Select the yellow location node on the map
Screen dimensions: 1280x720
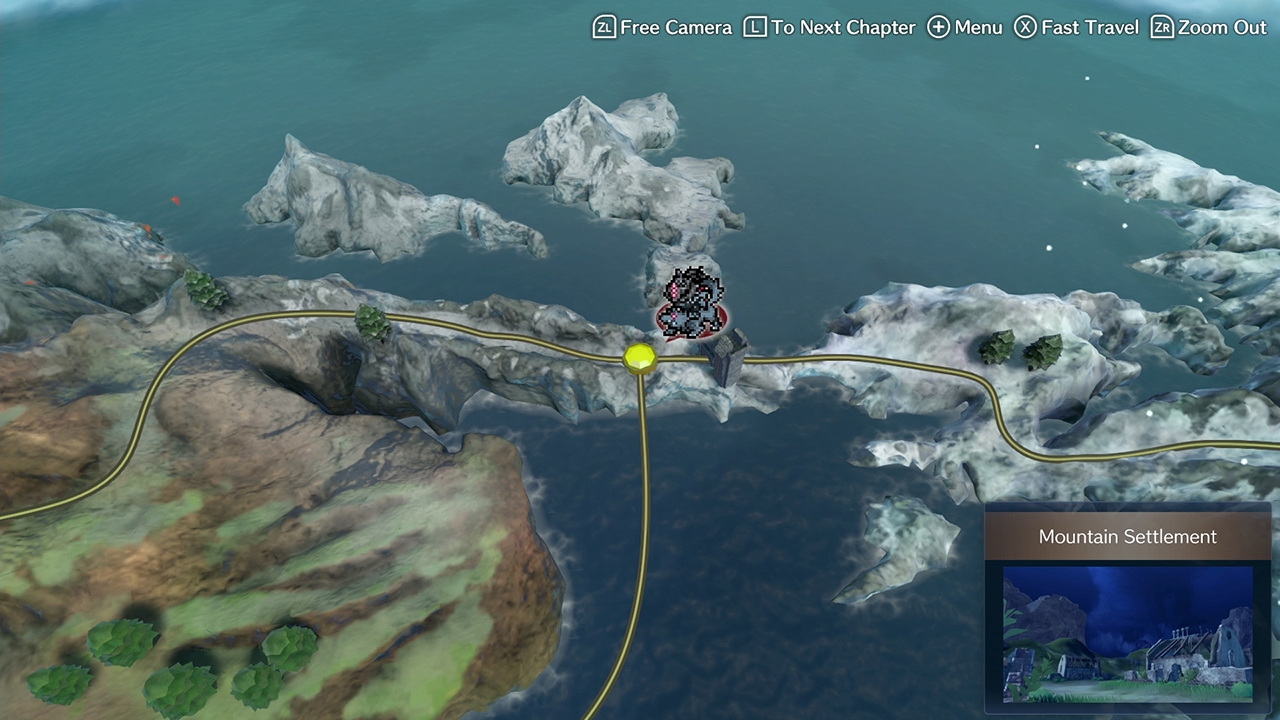pyautogui.click(x=640, y=358)
